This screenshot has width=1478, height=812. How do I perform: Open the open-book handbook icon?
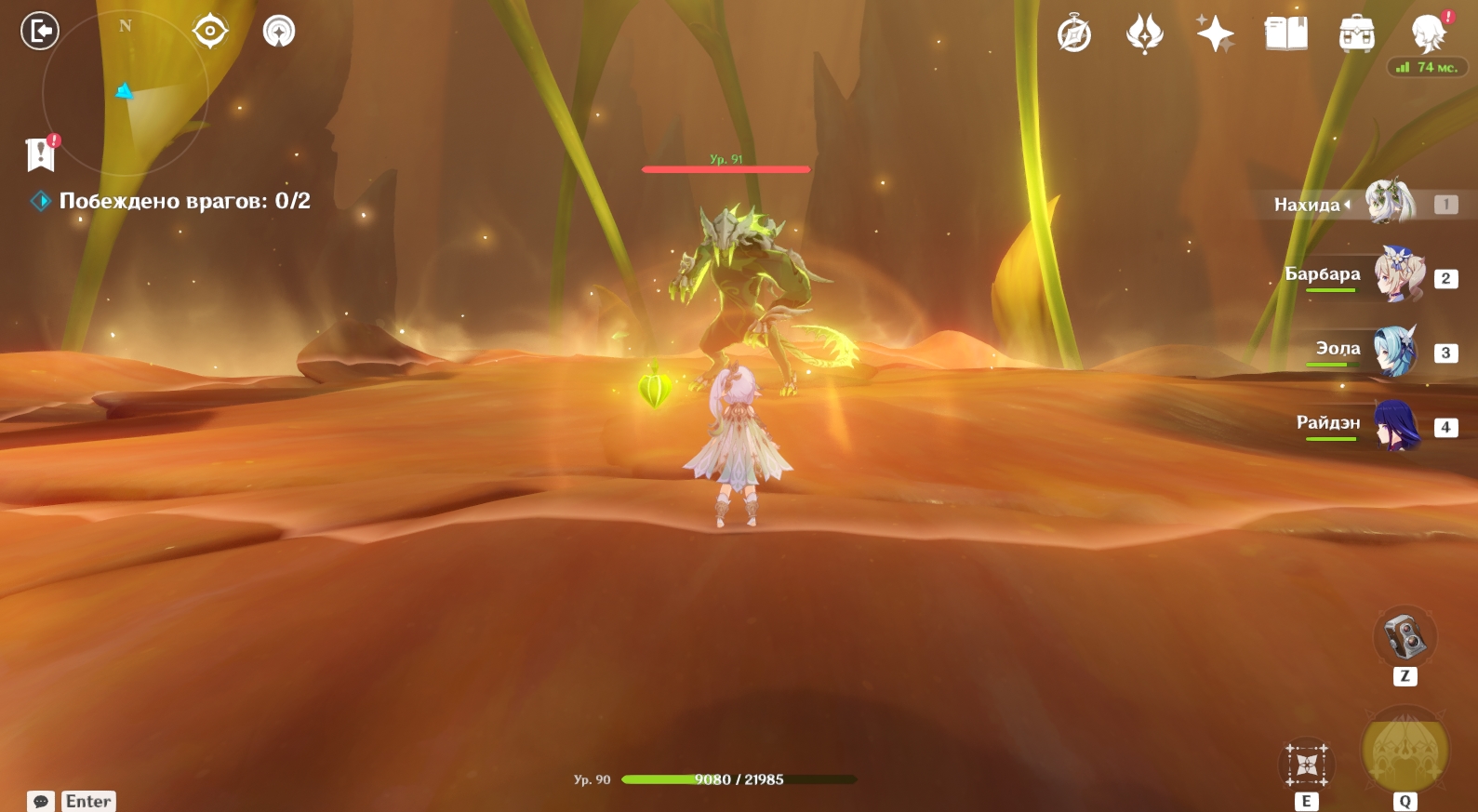[x=1285, y=34]
